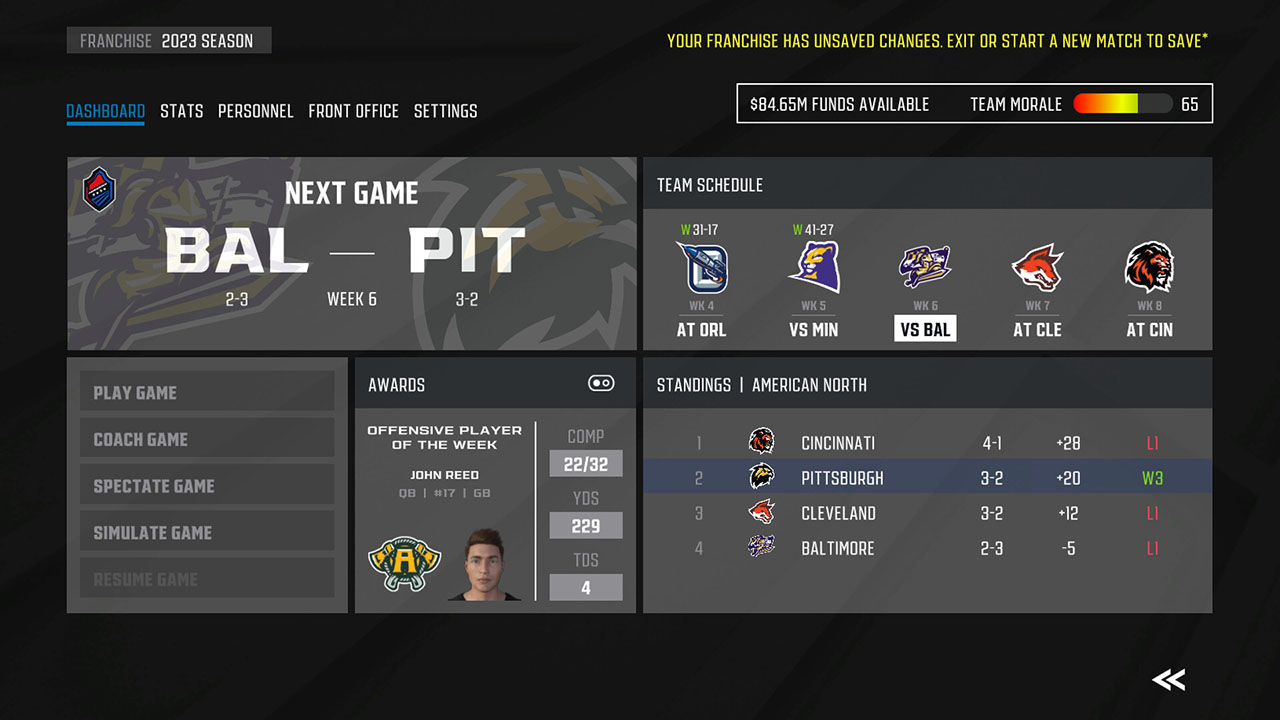Screen dimensions: 1280x720
Task: Click the controller icon in the Awards panel
Action: [x=600, y=383]
